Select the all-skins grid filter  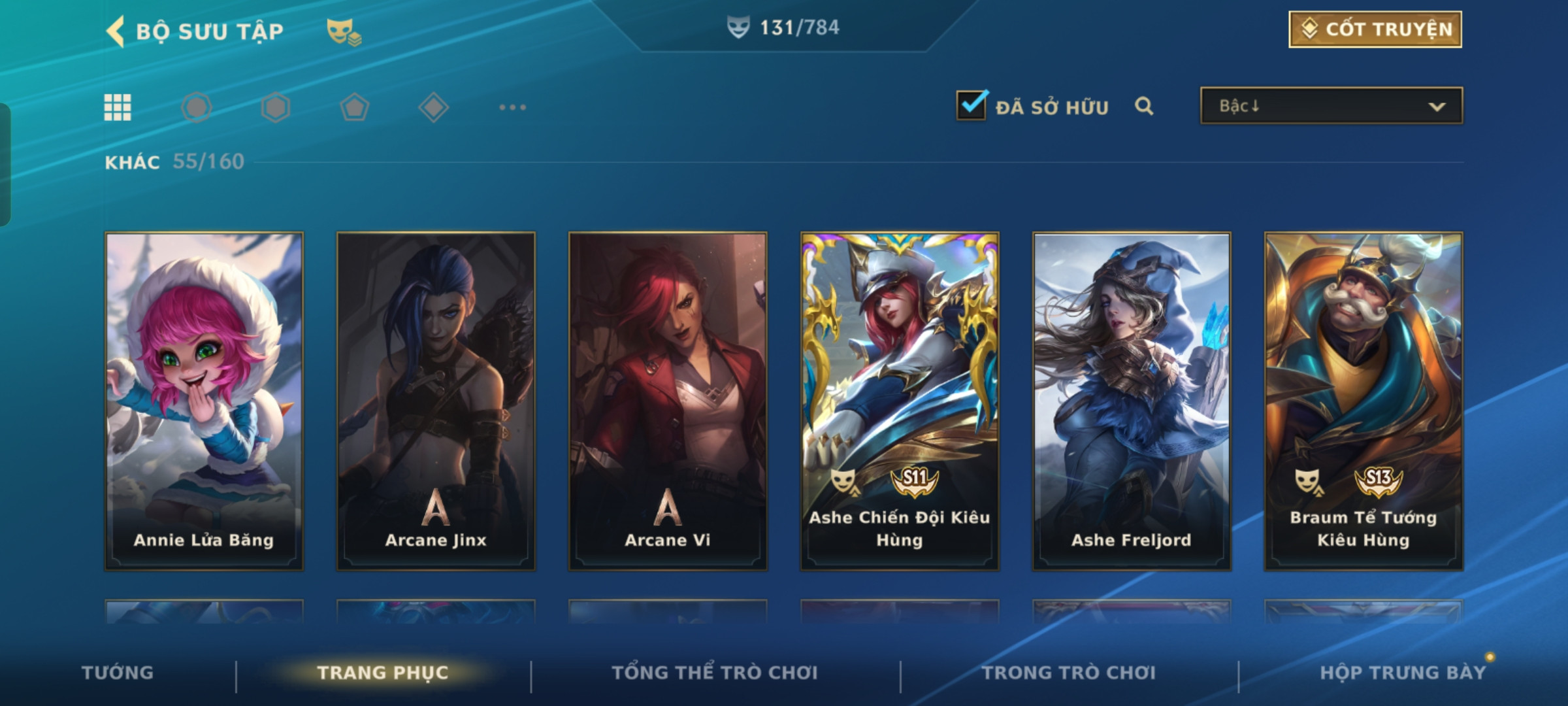point(118,107)
